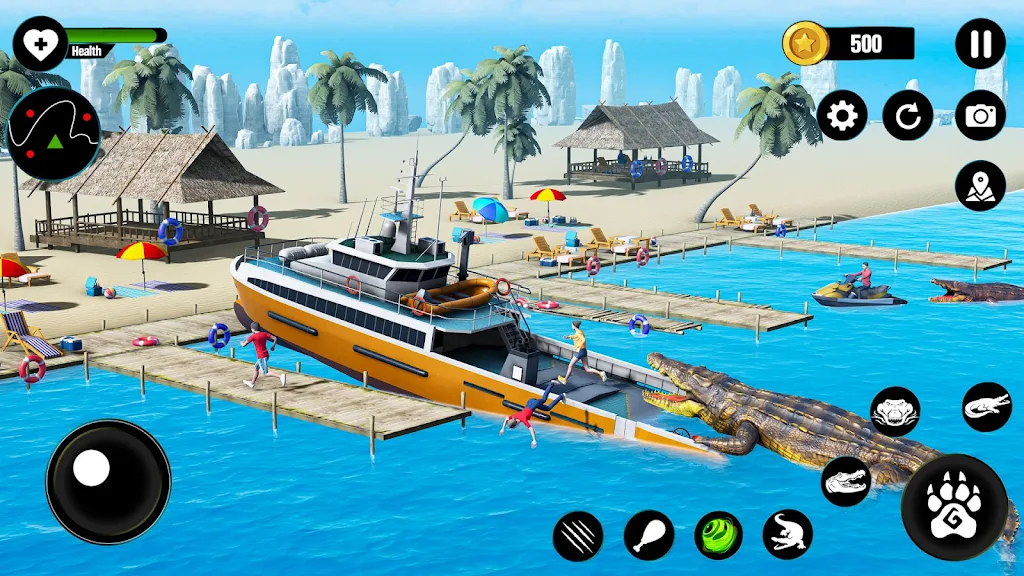1024x576 pixels.
Task: Tap the large paw print attack button
Action: (x=954, y=507)
